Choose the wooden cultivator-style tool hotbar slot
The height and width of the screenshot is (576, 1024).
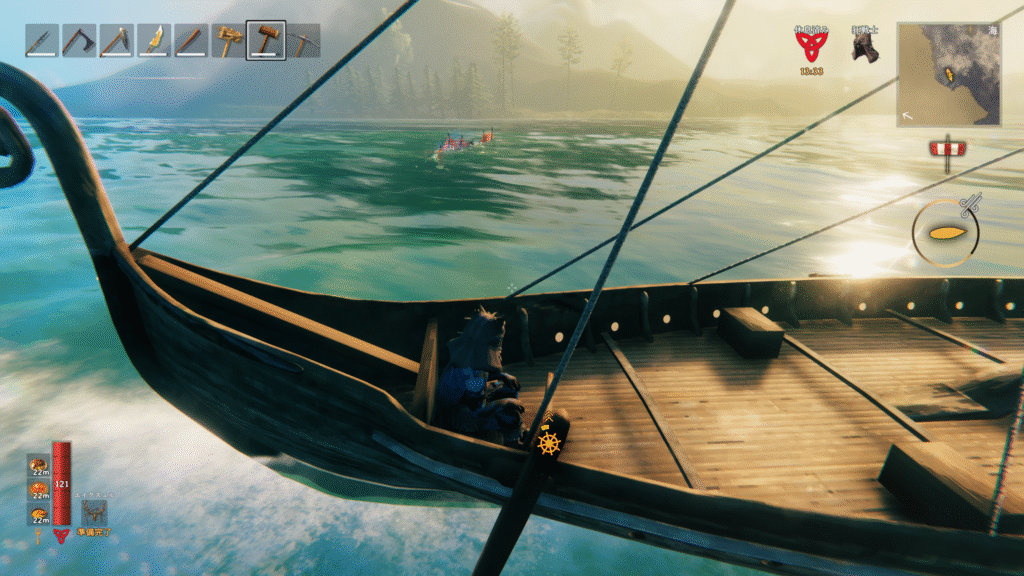[228, 41]
